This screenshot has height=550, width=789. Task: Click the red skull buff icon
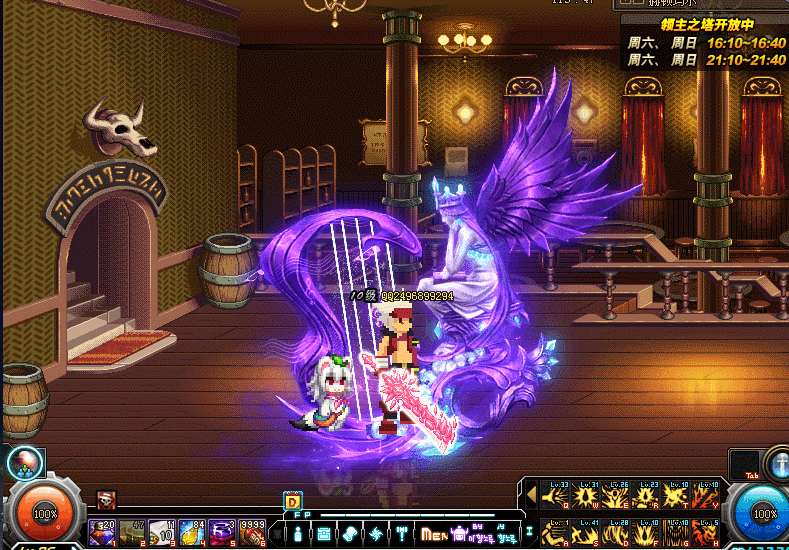[106, 500]
